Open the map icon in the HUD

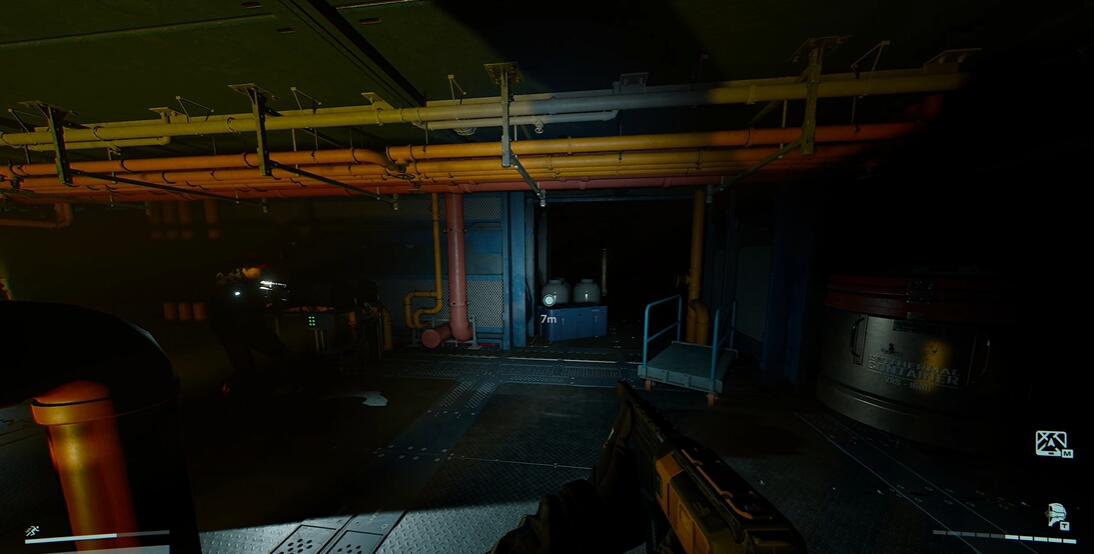[x=1051, y=443]
